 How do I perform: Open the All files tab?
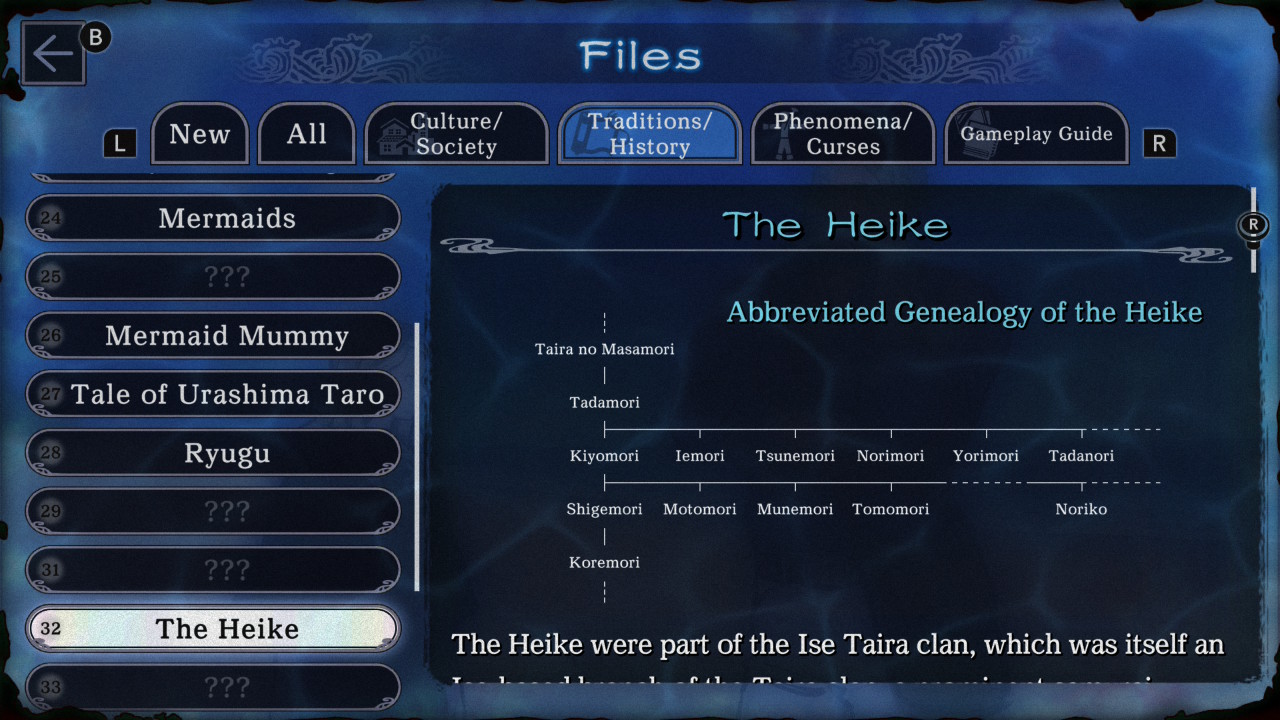pyautogui.click(x=306, y=134)
